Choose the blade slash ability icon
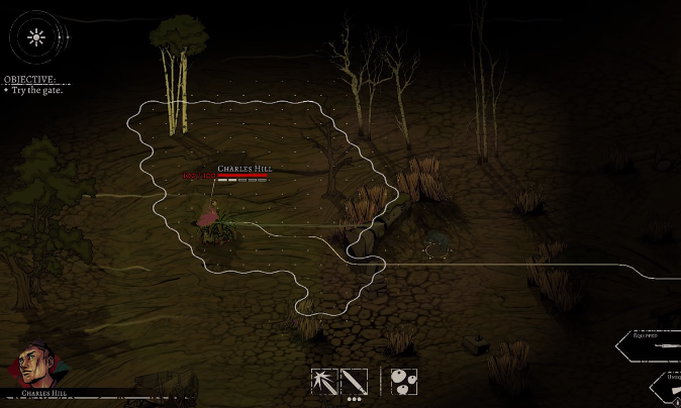 (355, 381)
